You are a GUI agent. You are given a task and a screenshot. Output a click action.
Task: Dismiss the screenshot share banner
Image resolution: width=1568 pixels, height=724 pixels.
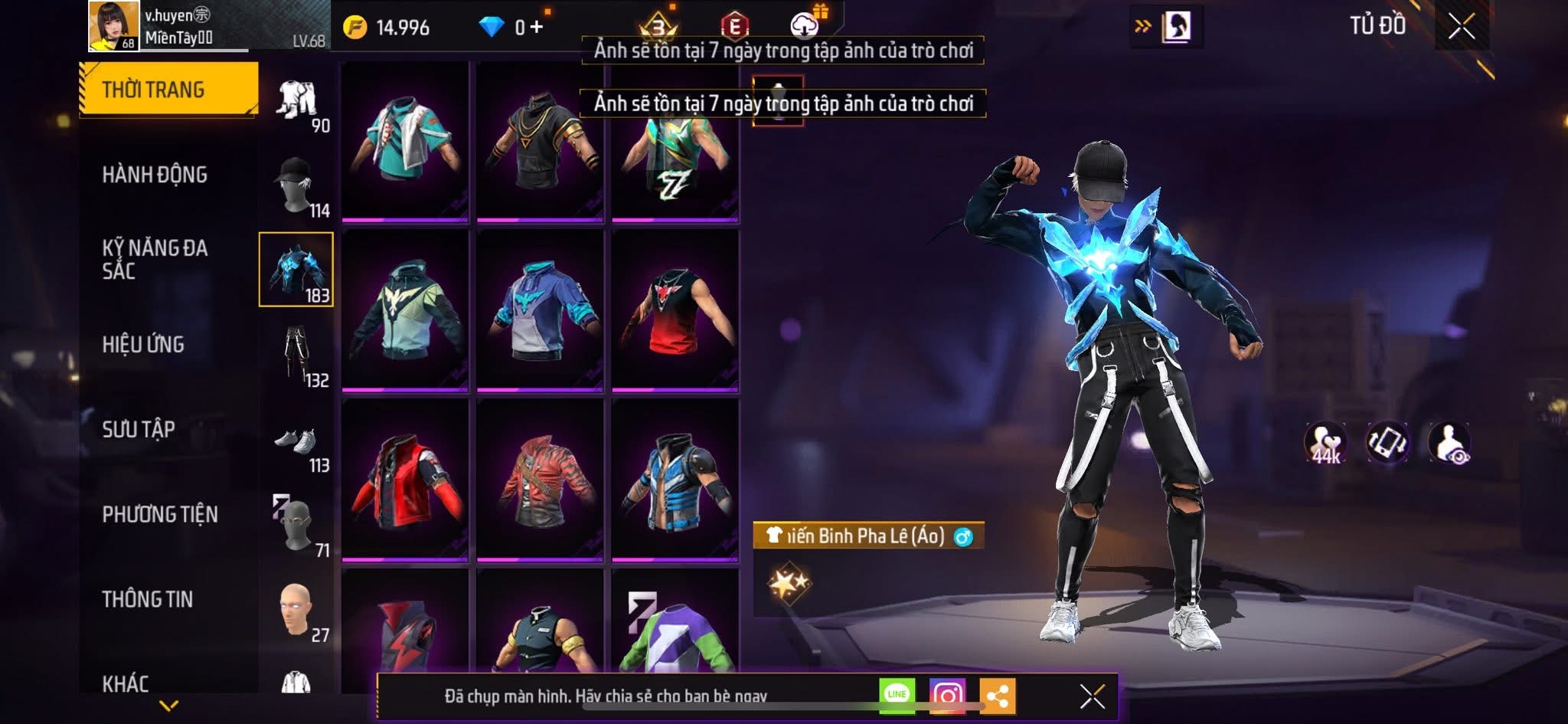point(1092,696)
